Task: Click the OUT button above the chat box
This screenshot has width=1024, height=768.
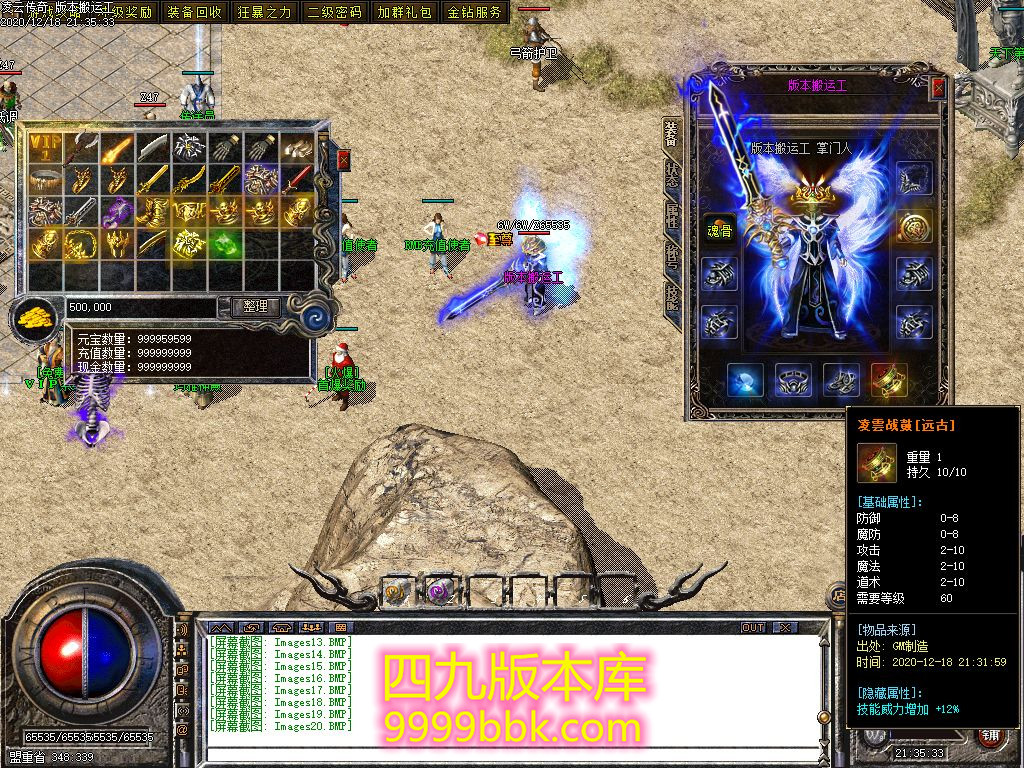Action: tap(753, 627)
